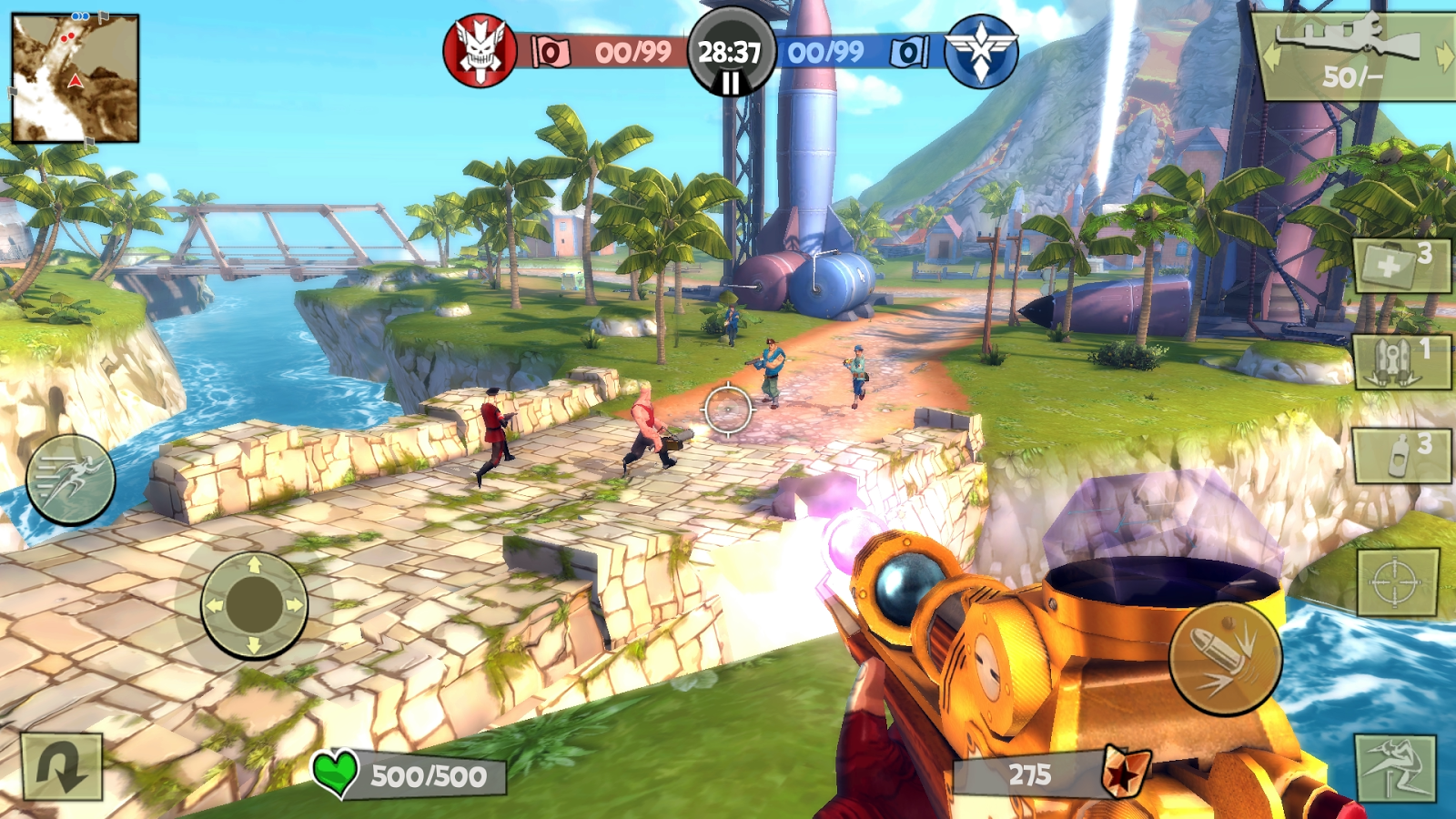Tap the virtual movement joystick
The image size is (1456, 819).
[254, 604]
